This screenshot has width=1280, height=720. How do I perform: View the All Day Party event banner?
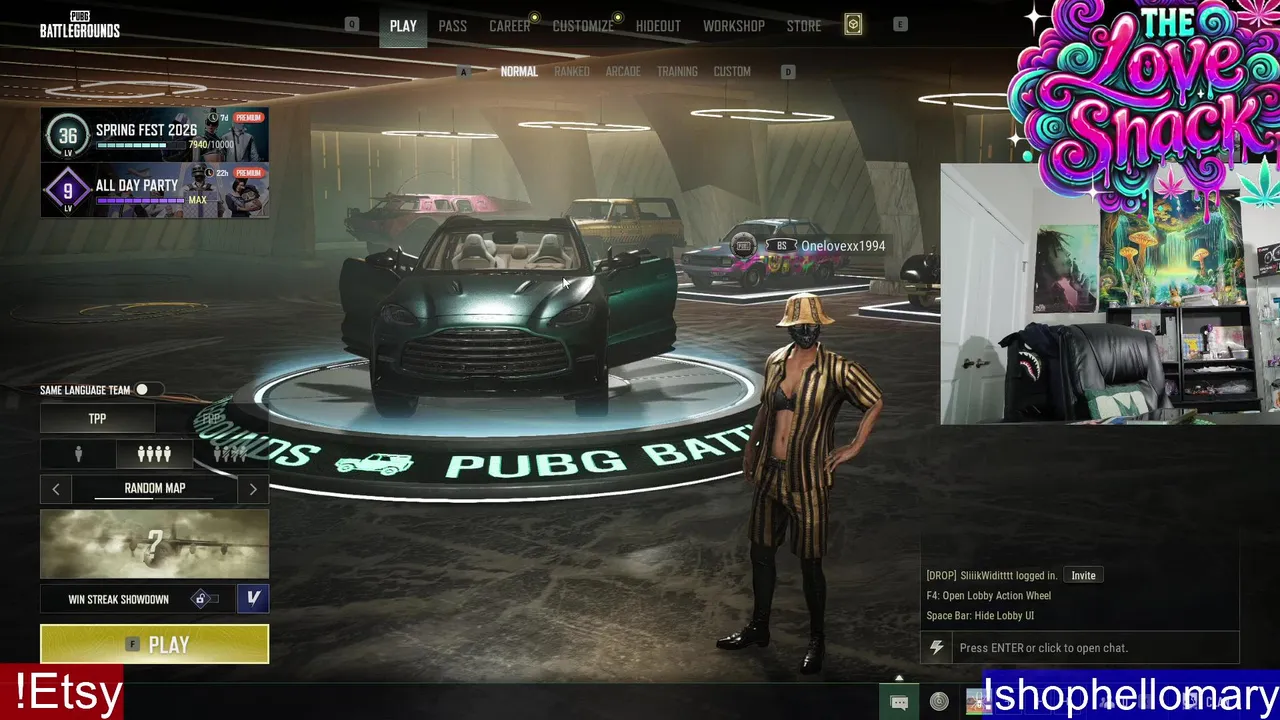154,190
